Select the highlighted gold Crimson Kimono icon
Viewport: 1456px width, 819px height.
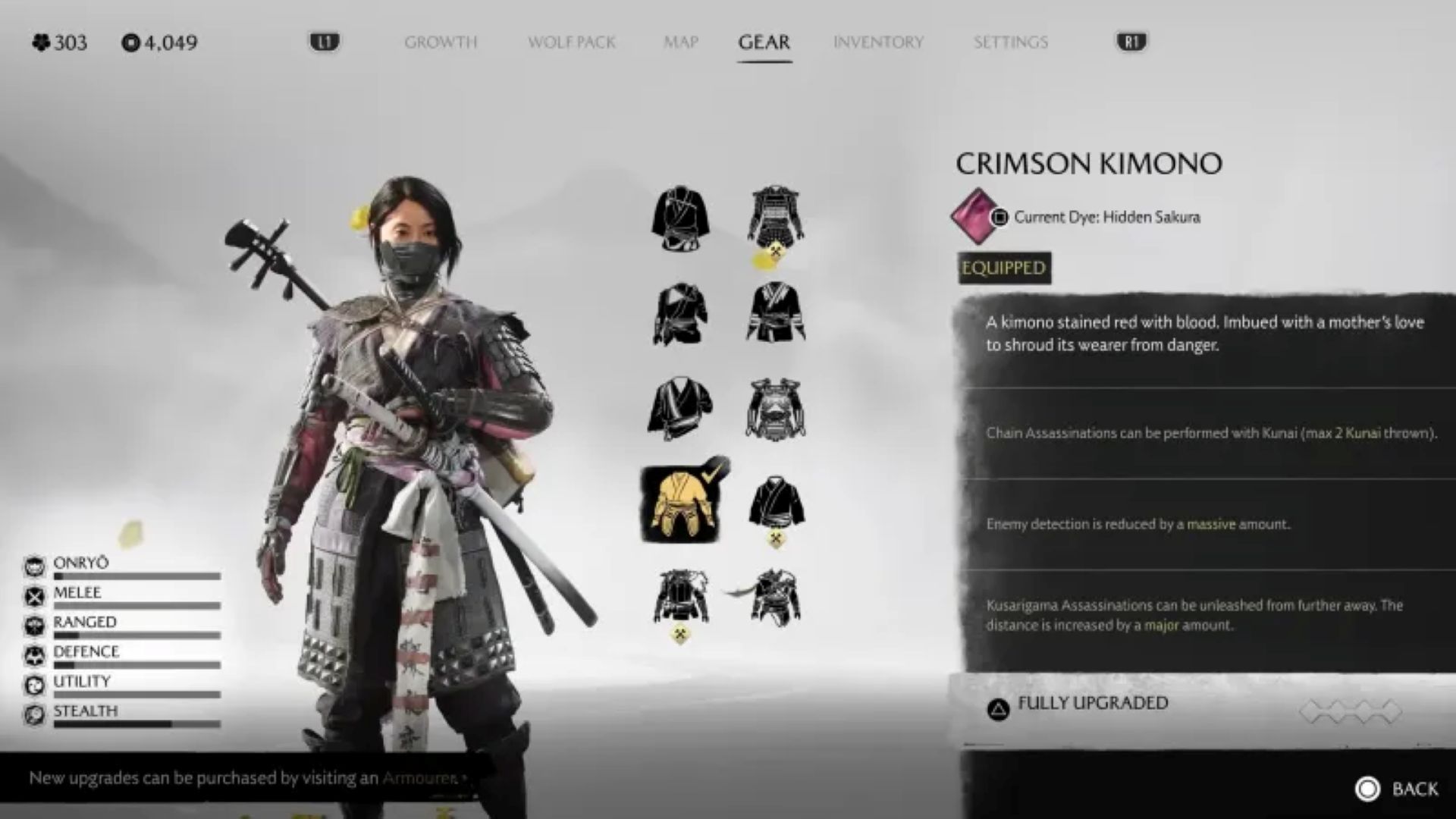(x=680, y=504)
